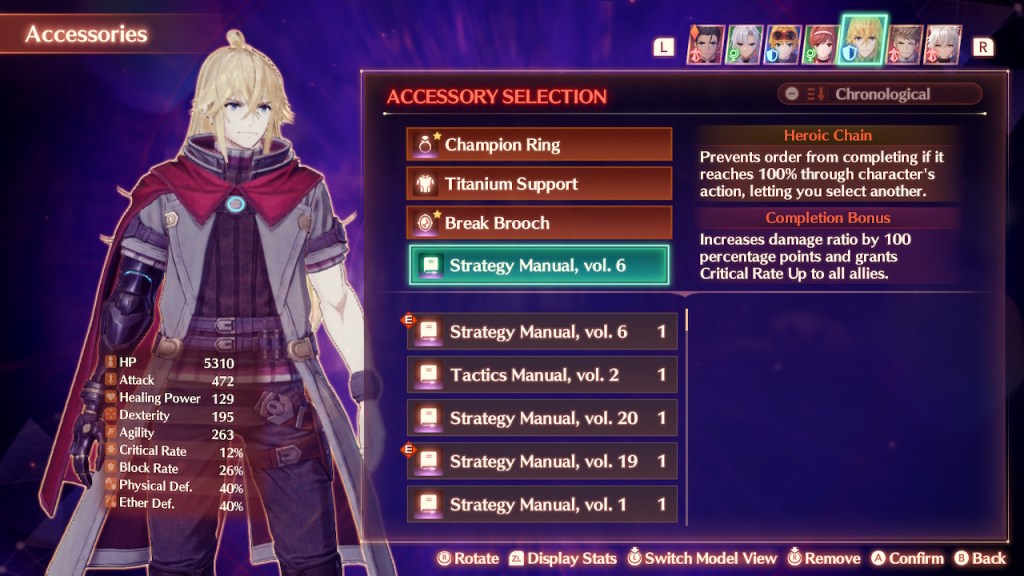Choose the silver-haired character with green icon
This screenshot has height=576, width=1024.
point(745,45)
